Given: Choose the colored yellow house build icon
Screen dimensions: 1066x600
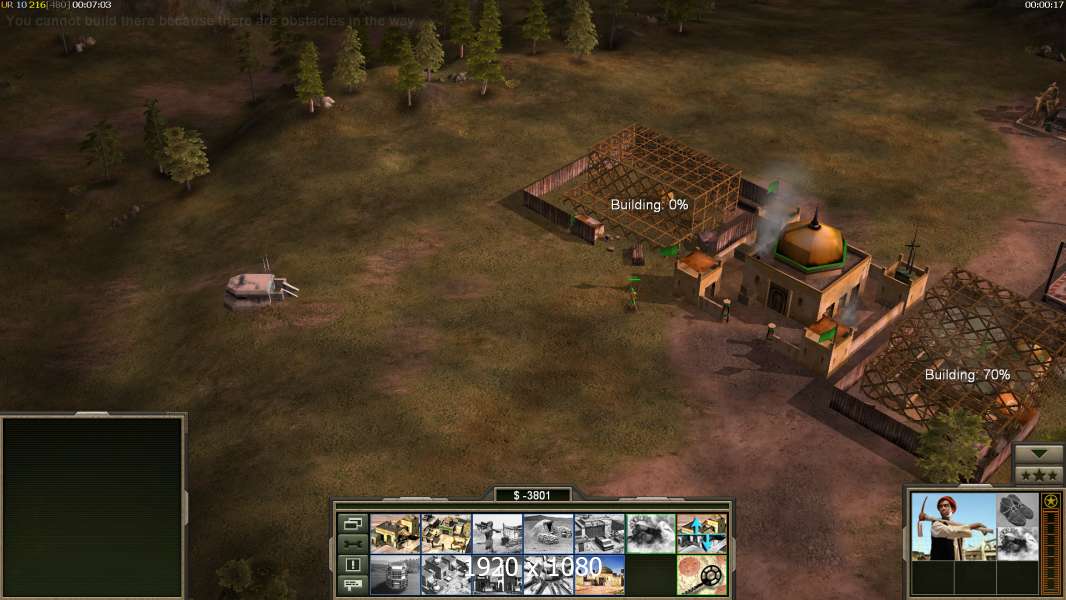Looking at the screenshot, I should [x=395, y=534].
